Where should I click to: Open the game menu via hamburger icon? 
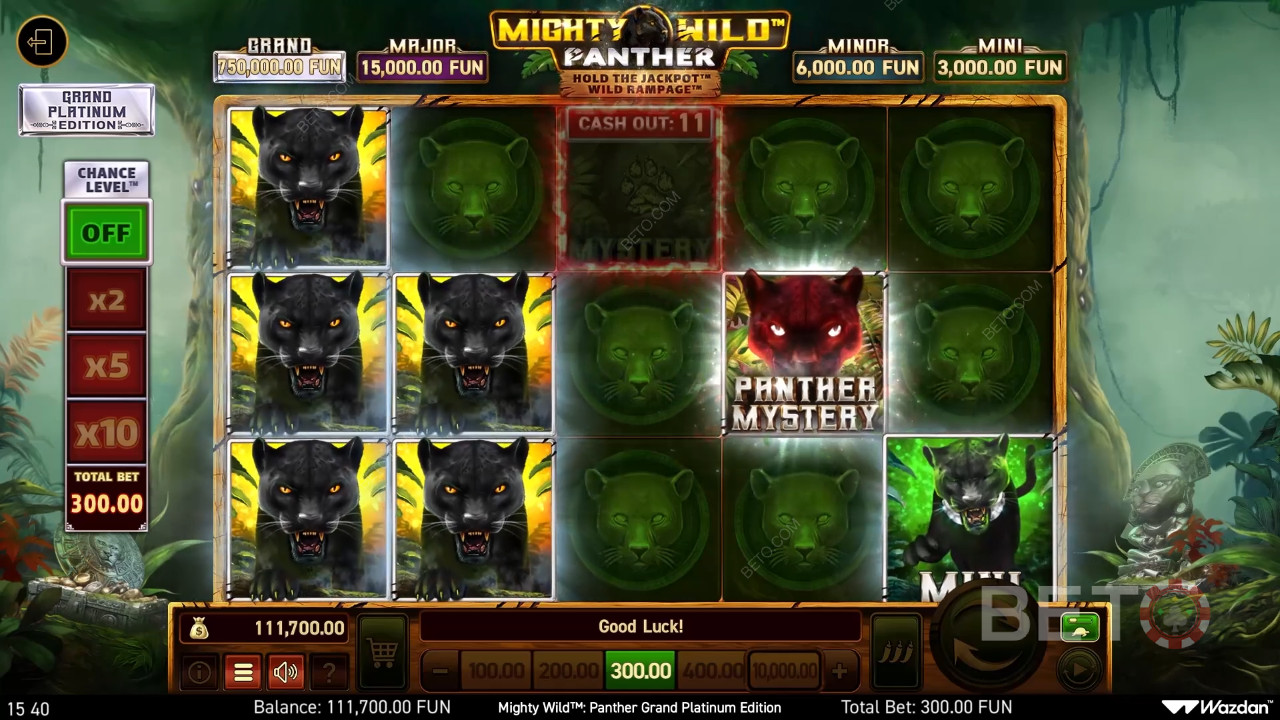243,671
